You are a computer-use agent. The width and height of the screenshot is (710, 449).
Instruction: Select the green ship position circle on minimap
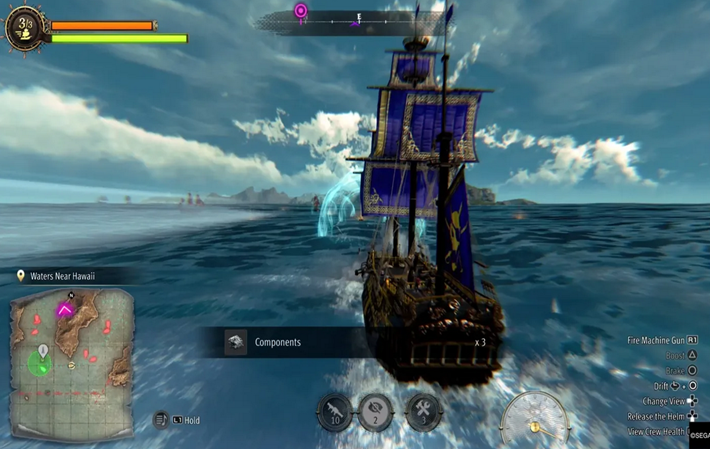(41, 363)
